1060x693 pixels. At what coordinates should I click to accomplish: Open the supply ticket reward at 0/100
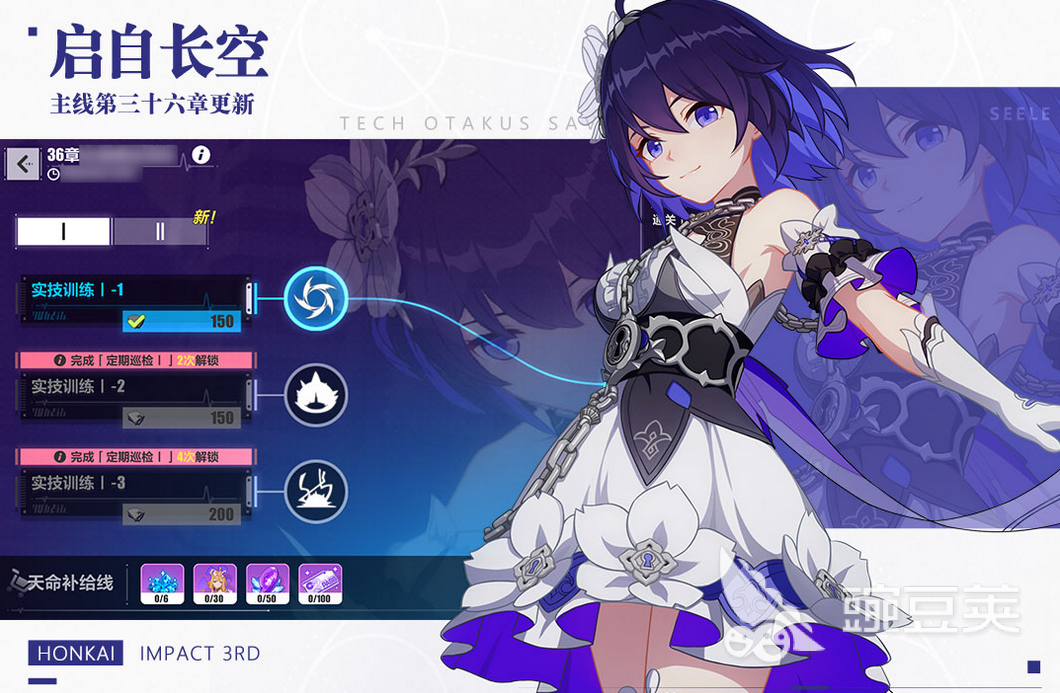pyautogui.click(x=319, y=583)
